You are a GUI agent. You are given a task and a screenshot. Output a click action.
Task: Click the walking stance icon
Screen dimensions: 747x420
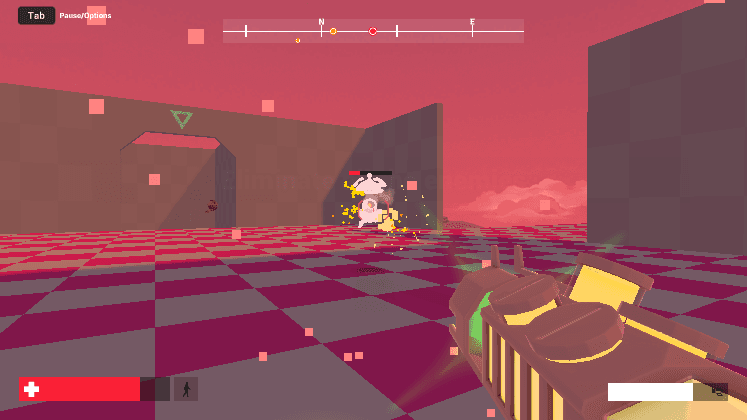pyautogui.click(x=186, y=389)
